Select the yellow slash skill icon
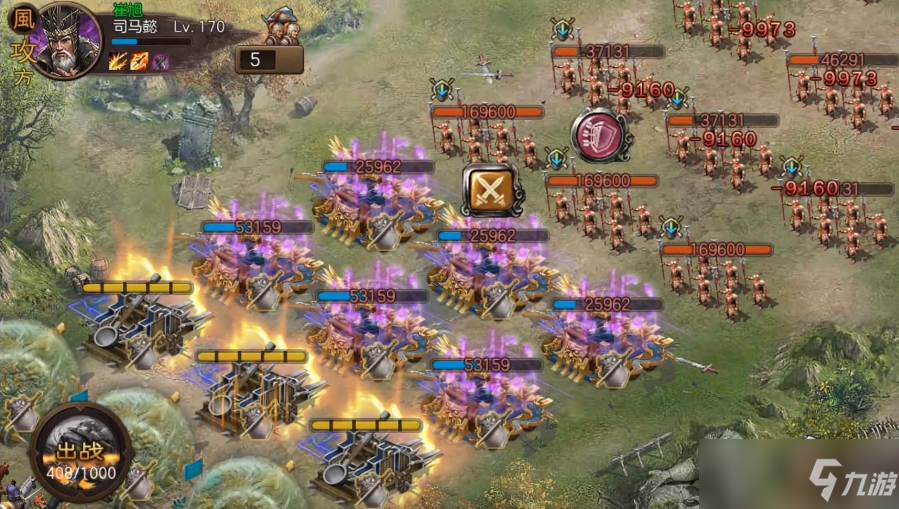 pyautogui.click(x=118, y=62)
